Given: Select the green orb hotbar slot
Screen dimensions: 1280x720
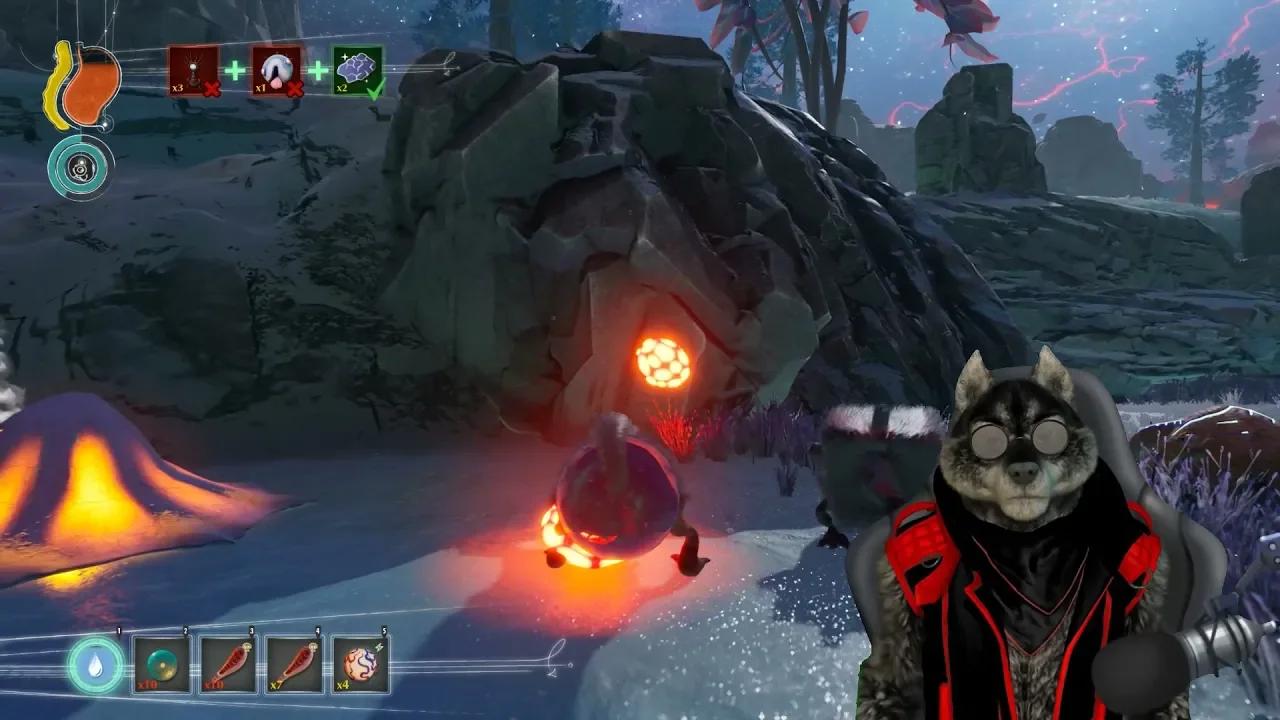Looking at the screenshot, I should [x=162, y=665].
